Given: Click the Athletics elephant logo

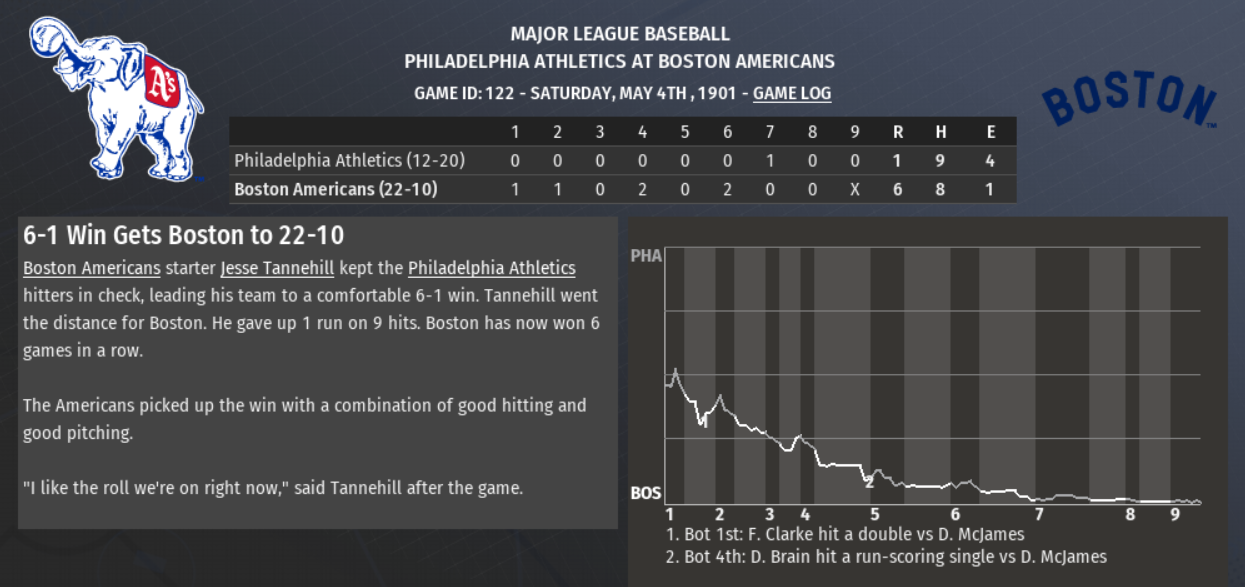Looking at the screenshot, I should pos(115,98).
